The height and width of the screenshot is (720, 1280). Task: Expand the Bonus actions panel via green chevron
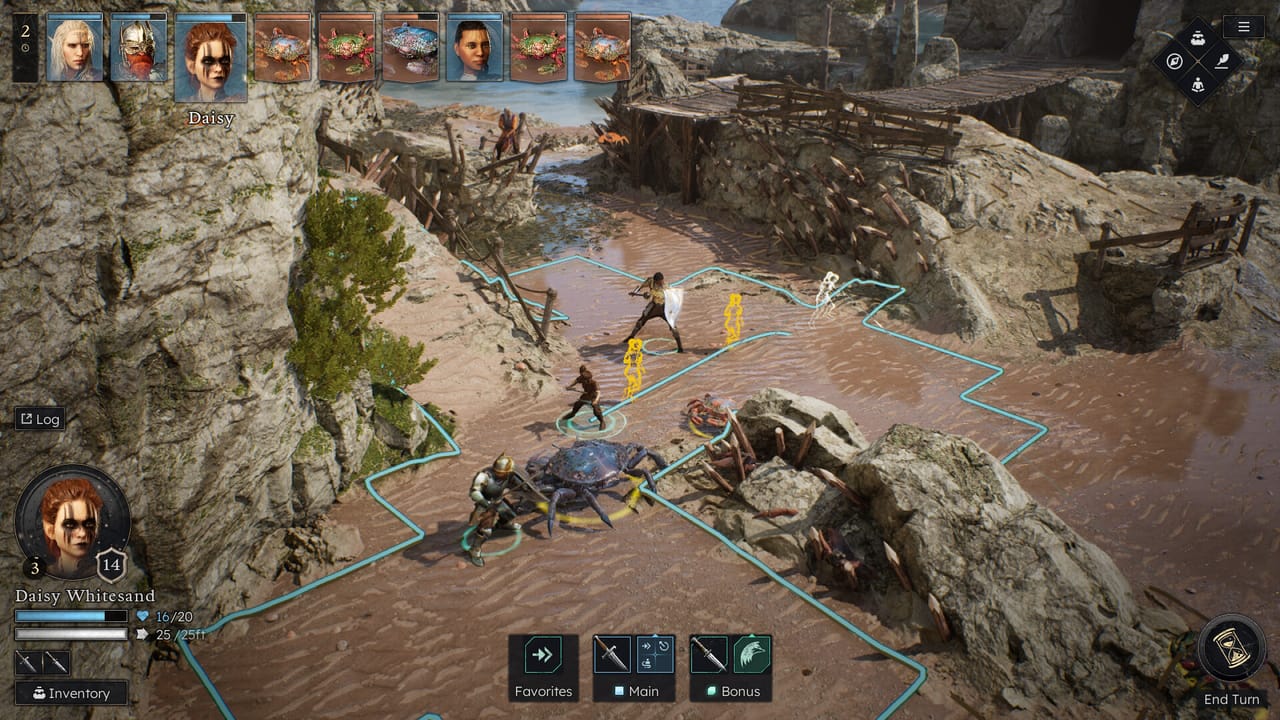click(752, 634)
